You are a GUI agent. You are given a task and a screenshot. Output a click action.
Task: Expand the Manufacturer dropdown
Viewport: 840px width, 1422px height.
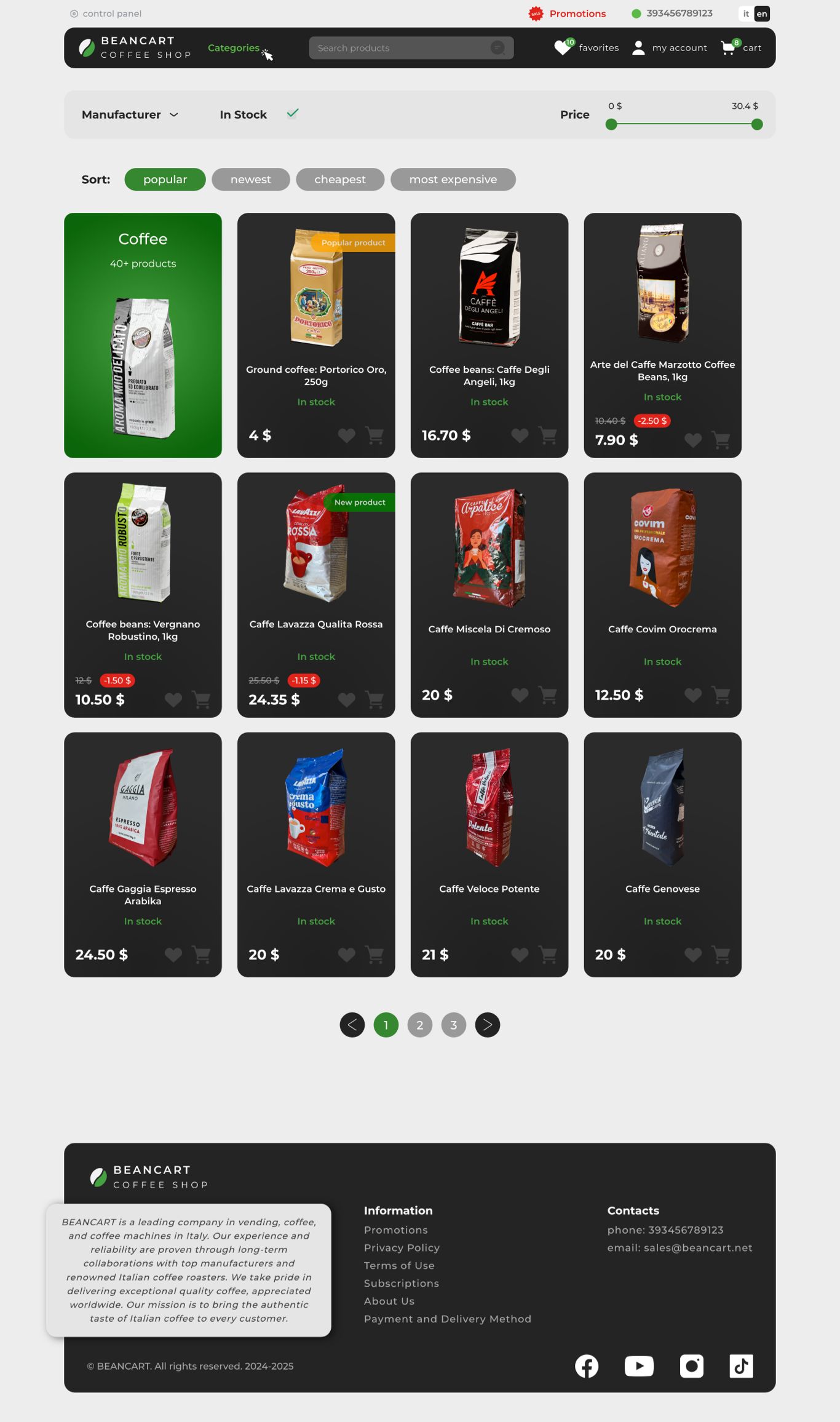coord(130,115)
